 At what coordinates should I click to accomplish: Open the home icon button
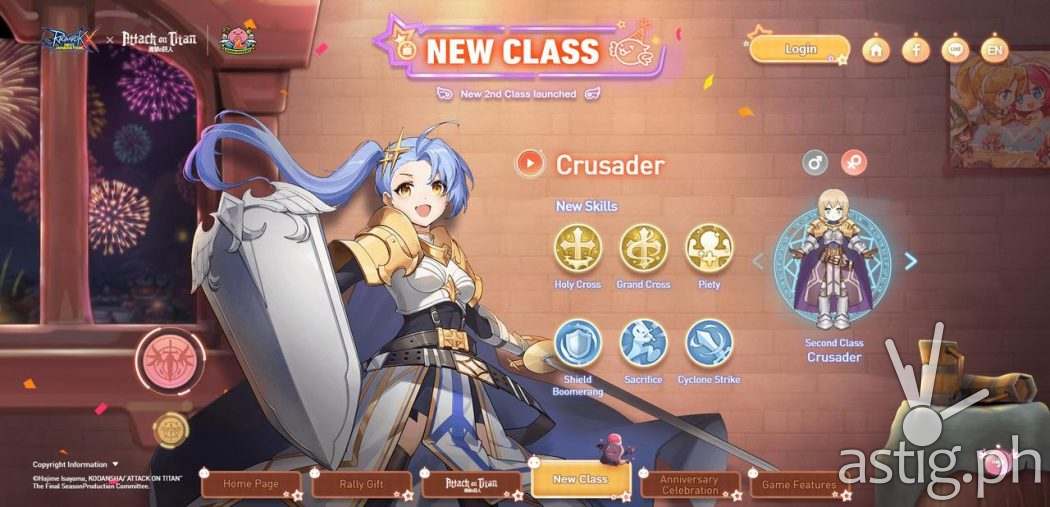pyautogui.click(x=876, y=49)
